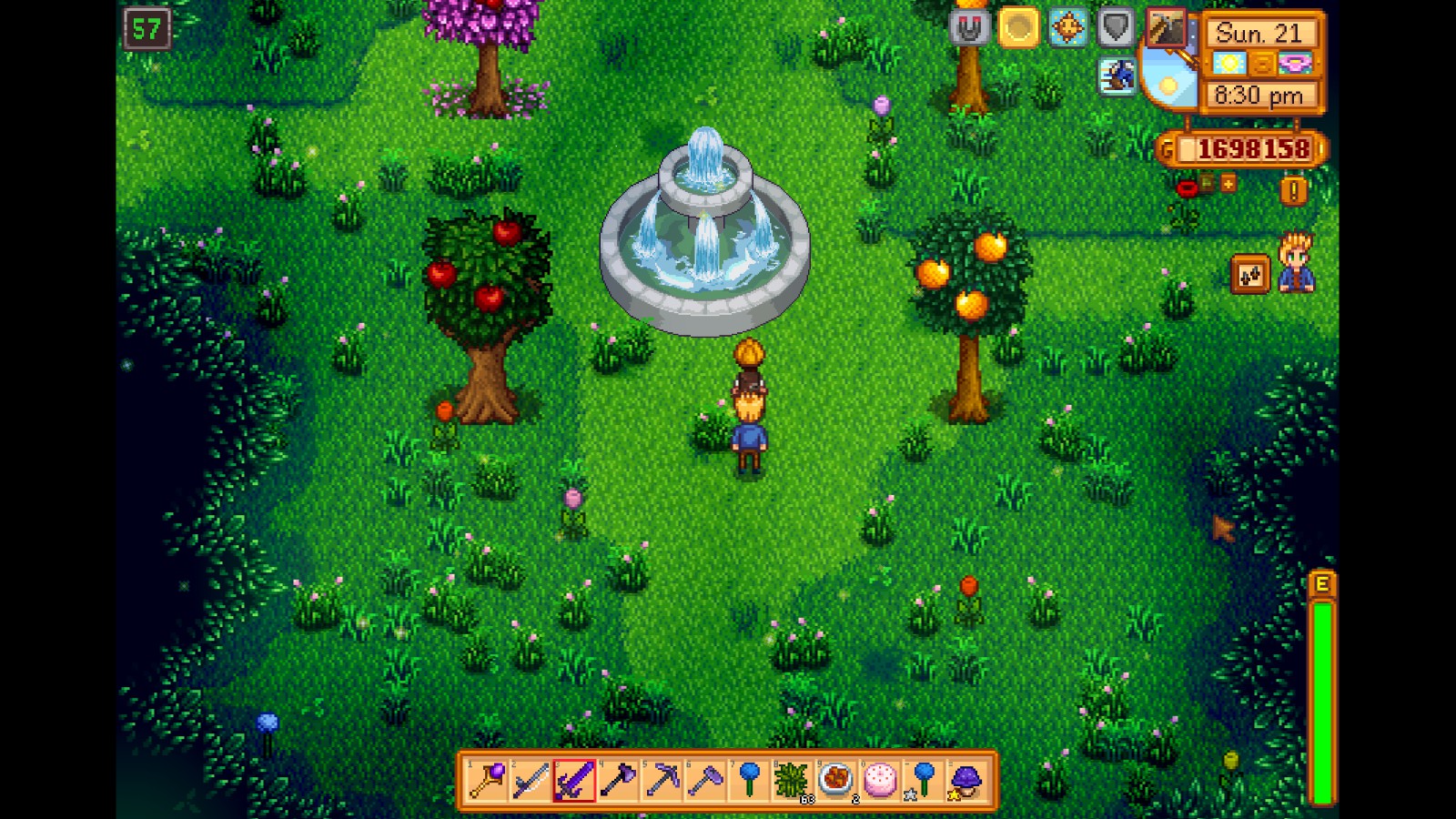Screen dimensions: 1456x819
Task: Select the silver-star blue flower slot
Action: [x=924, y=781]
